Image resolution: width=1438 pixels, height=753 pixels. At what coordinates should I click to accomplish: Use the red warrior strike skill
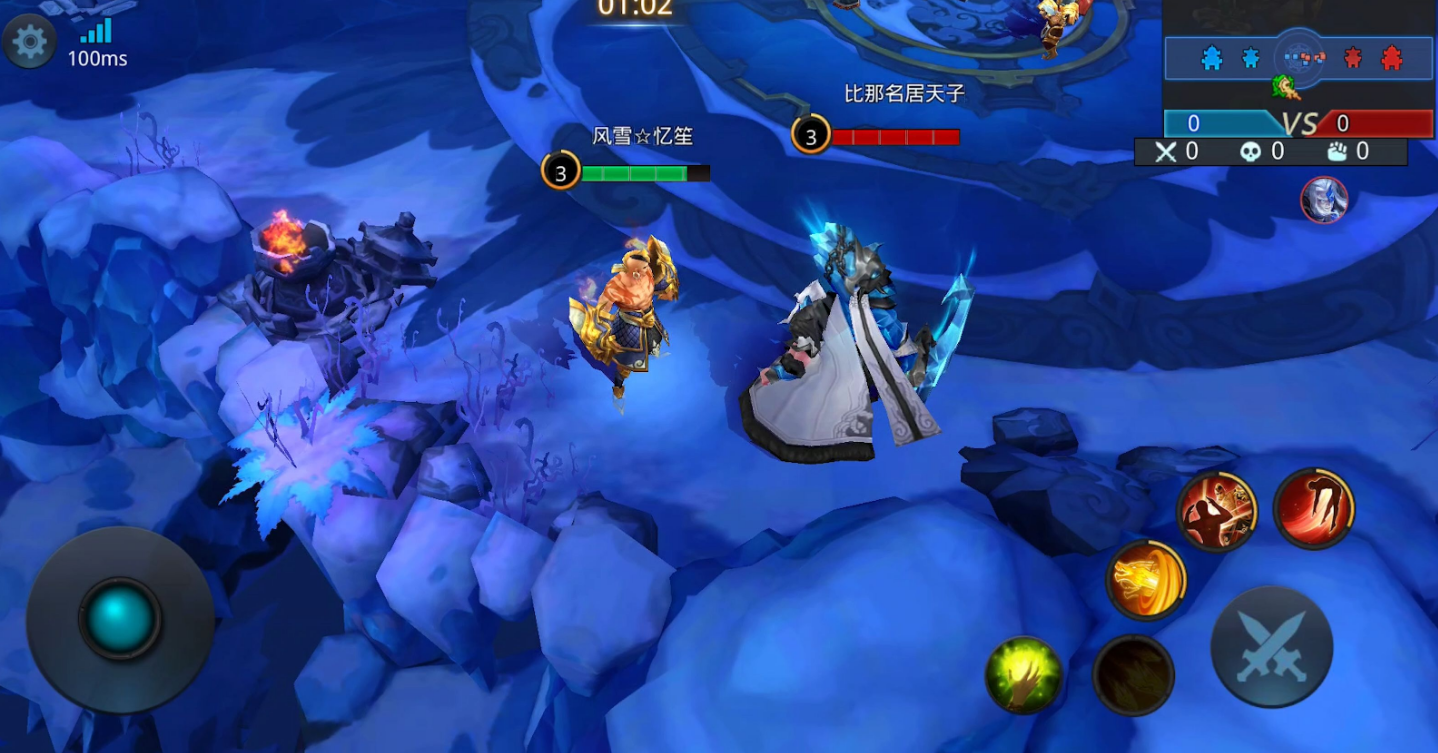click(1216, 510)
